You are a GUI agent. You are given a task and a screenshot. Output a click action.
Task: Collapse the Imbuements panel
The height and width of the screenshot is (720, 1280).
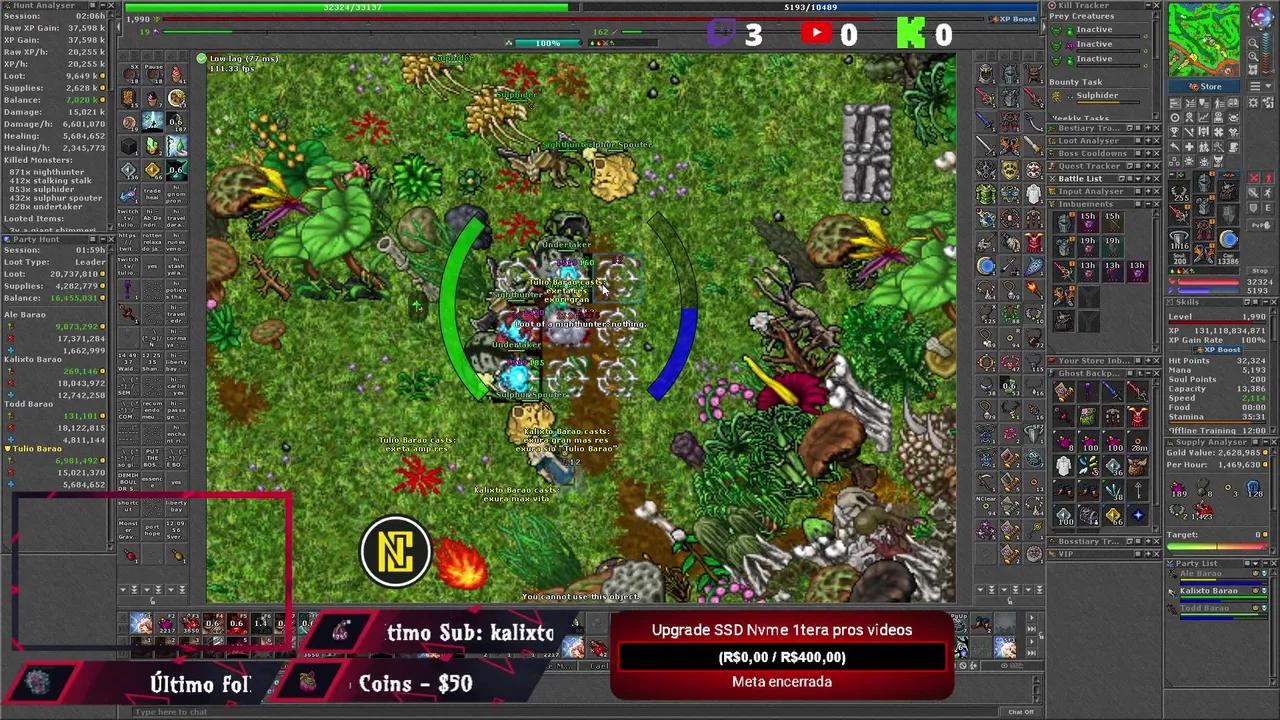(x=1148, y=204)
